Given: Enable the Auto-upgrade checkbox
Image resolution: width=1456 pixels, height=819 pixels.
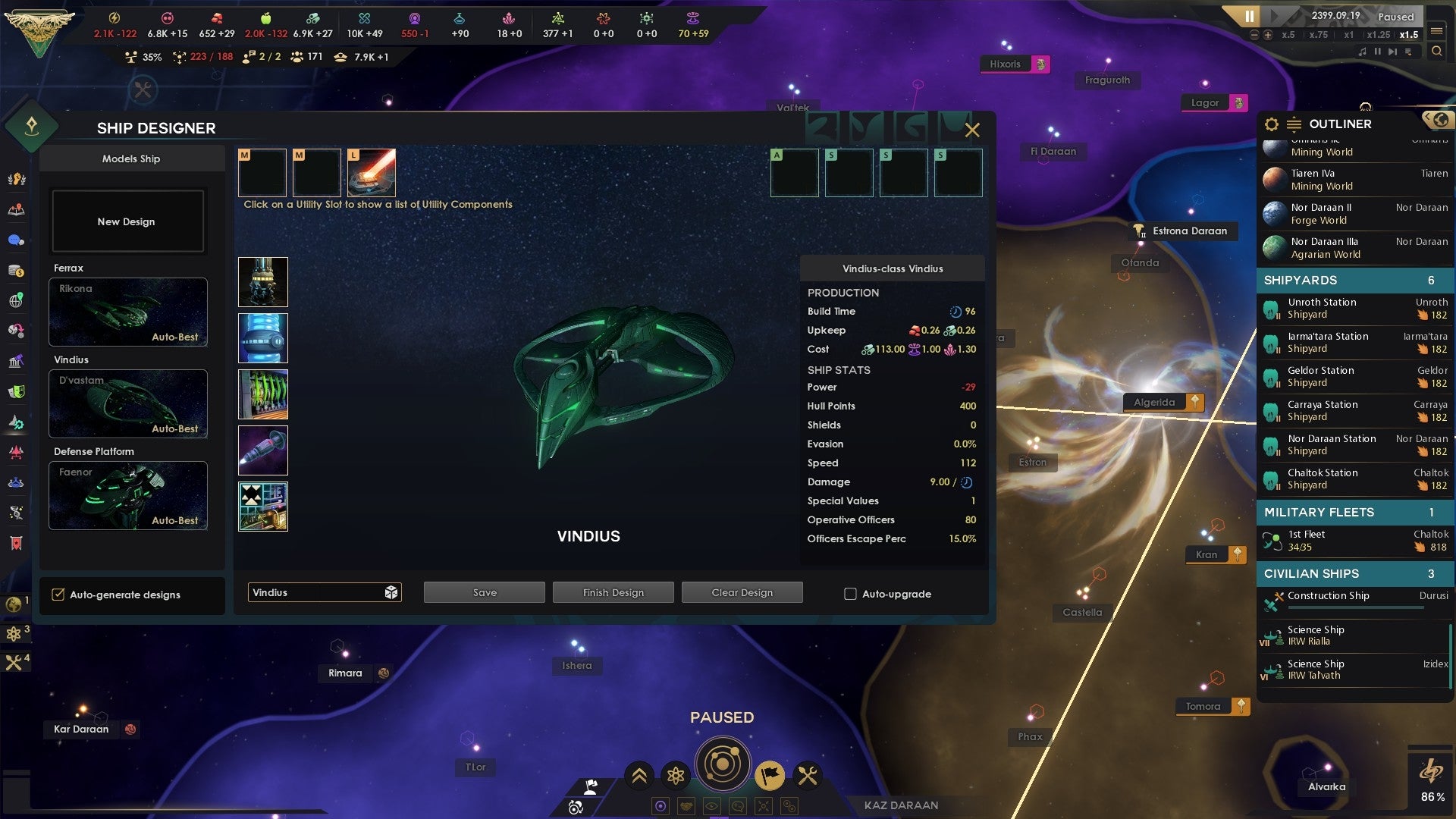Looking at the screenshot, I should coord(851,594).
